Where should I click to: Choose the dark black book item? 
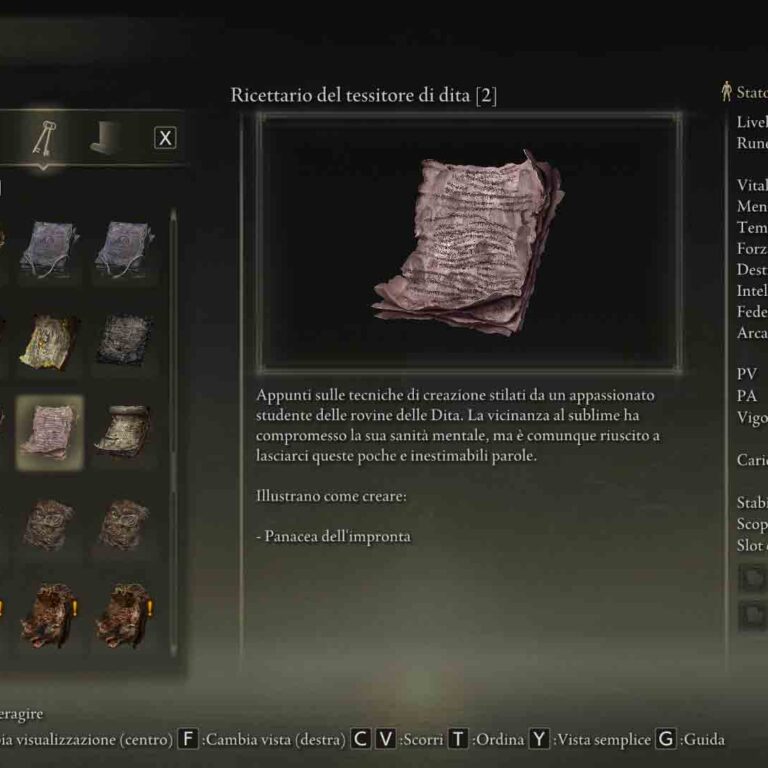[x=125, y=340]
